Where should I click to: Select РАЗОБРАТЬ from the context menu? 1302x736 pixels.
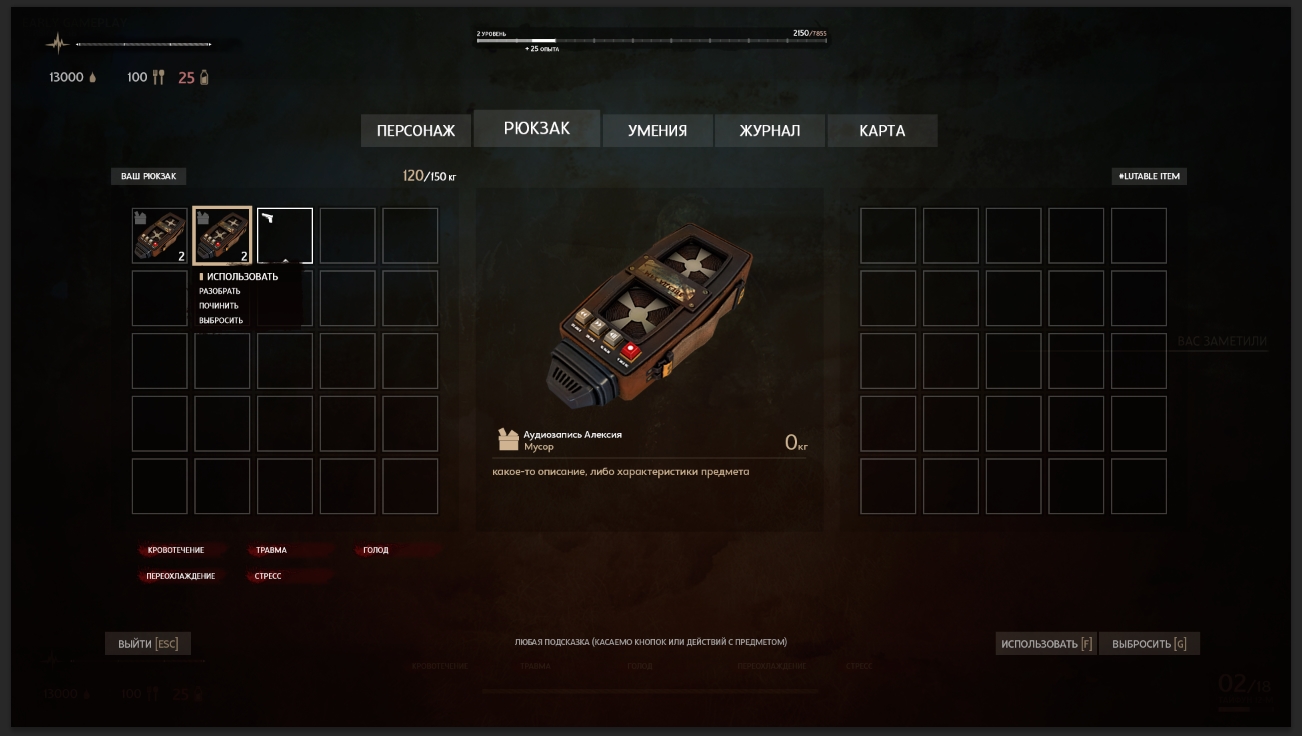pos(220,292)
